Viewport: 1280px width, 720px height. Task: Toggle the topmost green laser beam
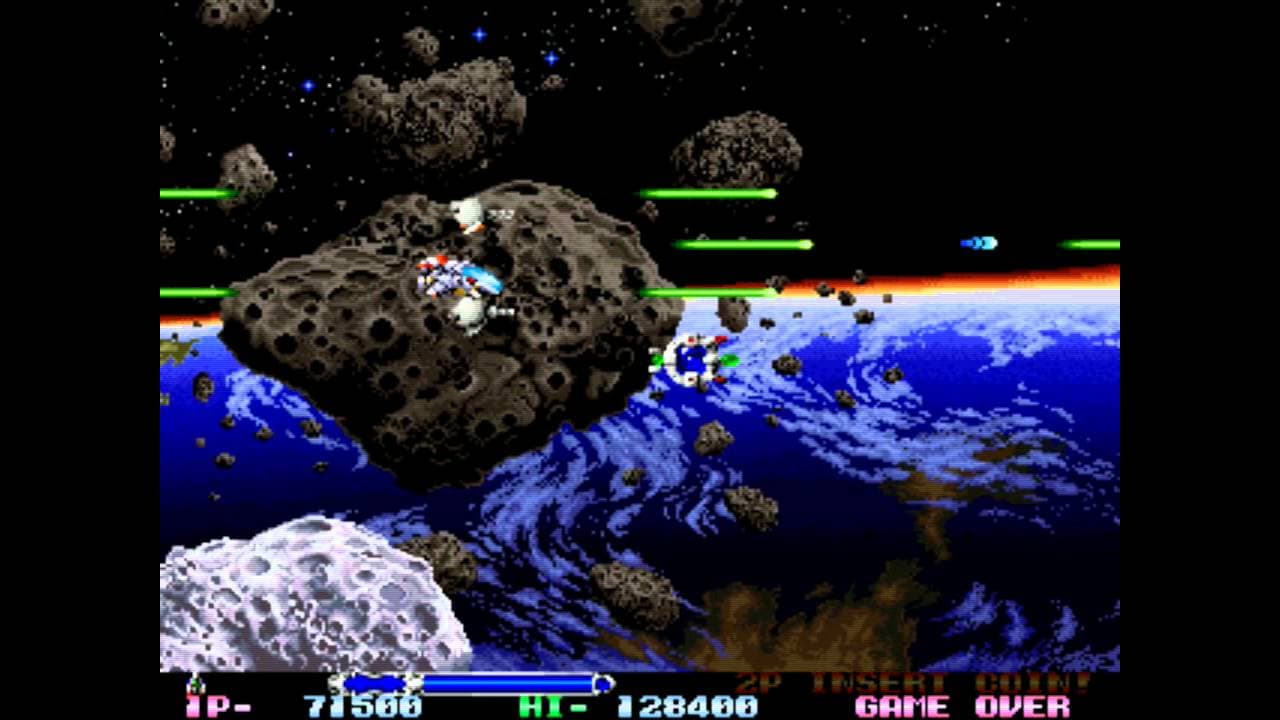click(710, 189)
